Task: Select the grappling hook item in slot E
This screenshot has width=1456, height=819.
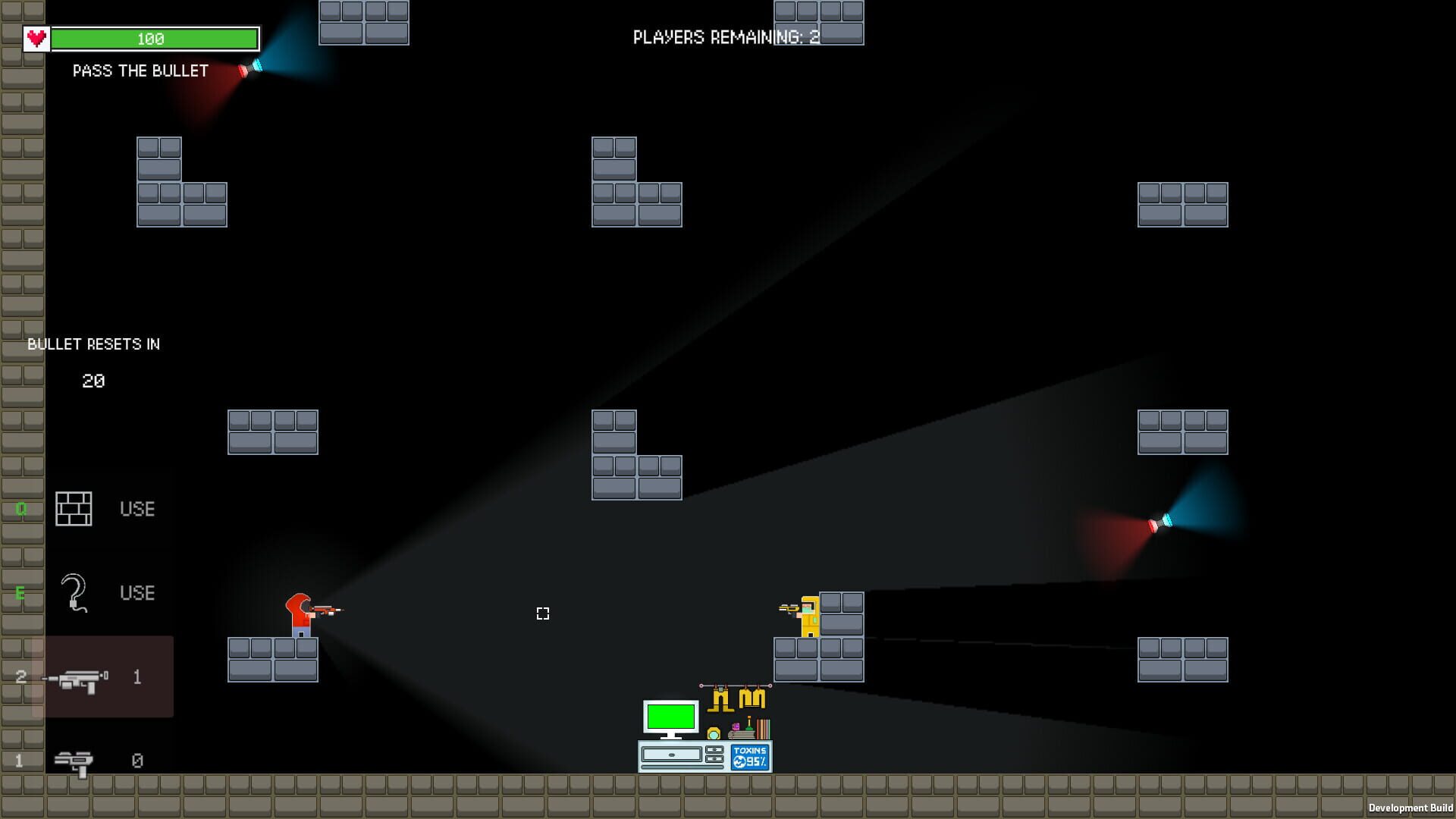Action: click(73, 593)
